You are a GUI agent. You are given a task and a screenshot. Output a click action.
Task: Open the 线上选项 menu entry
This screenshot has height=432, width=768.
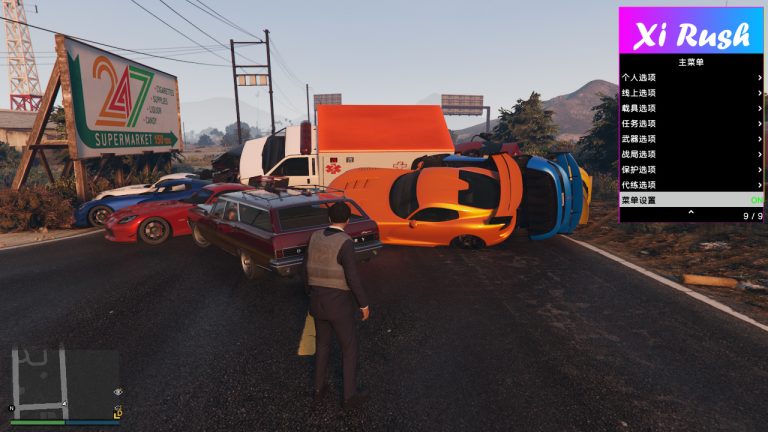coord(690,92)
